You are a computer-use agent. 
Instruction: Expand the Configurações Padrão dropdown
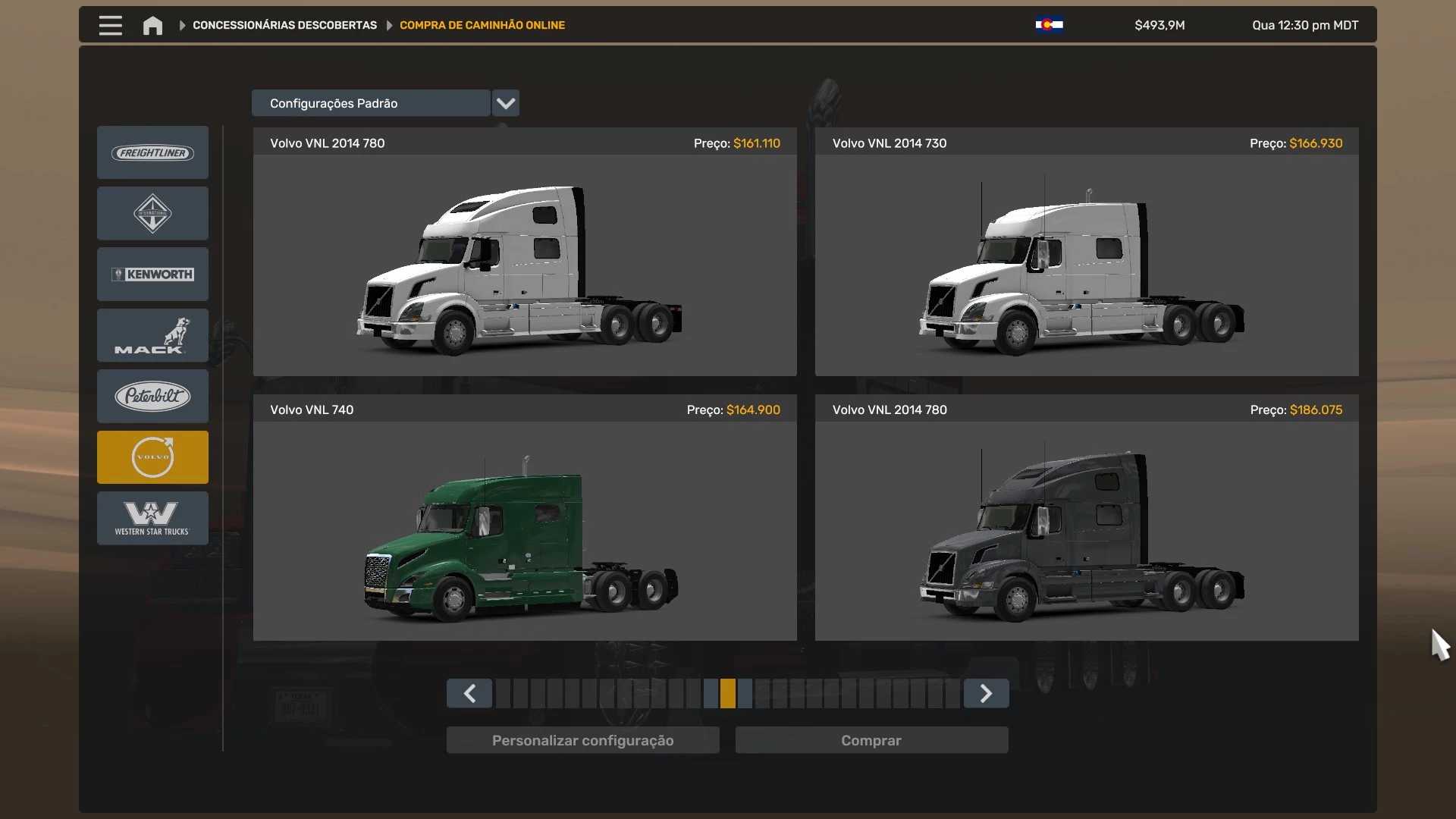click(x=506, y=103)
